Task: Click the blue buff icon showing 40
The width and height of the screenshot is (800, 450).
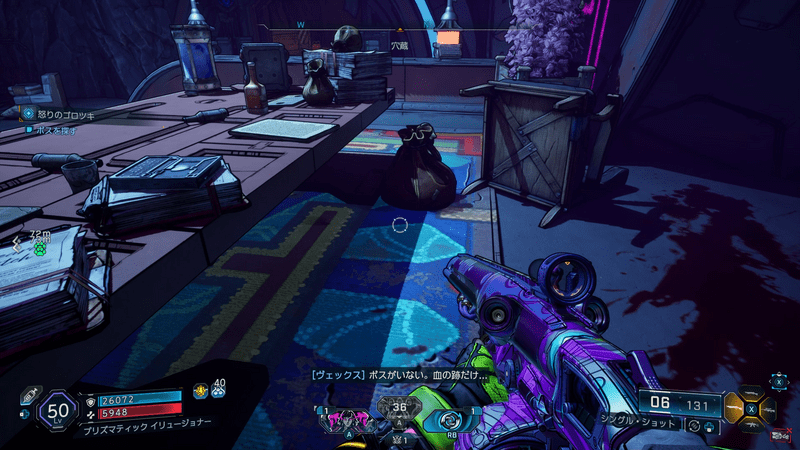Action: tap(218, 390)
